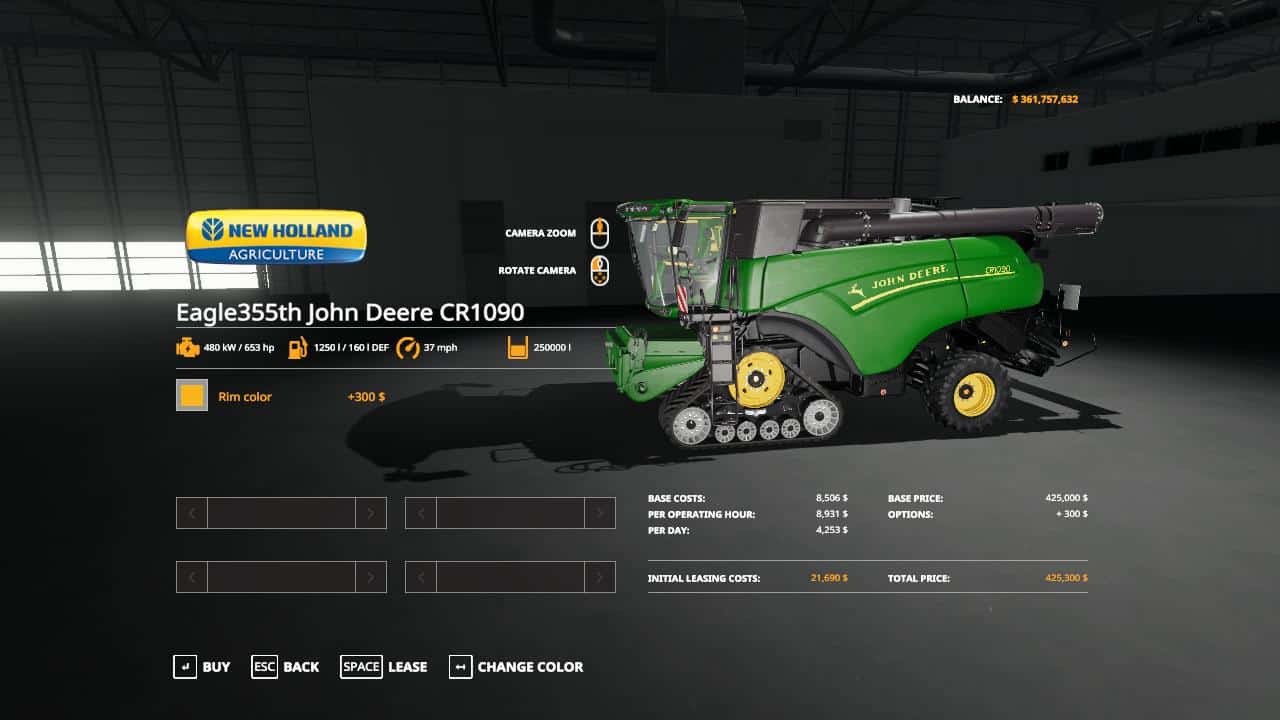Buy the John Deere CR1090 combine
This screenshot has width=1280, height=720.
(x=202, y=667)
